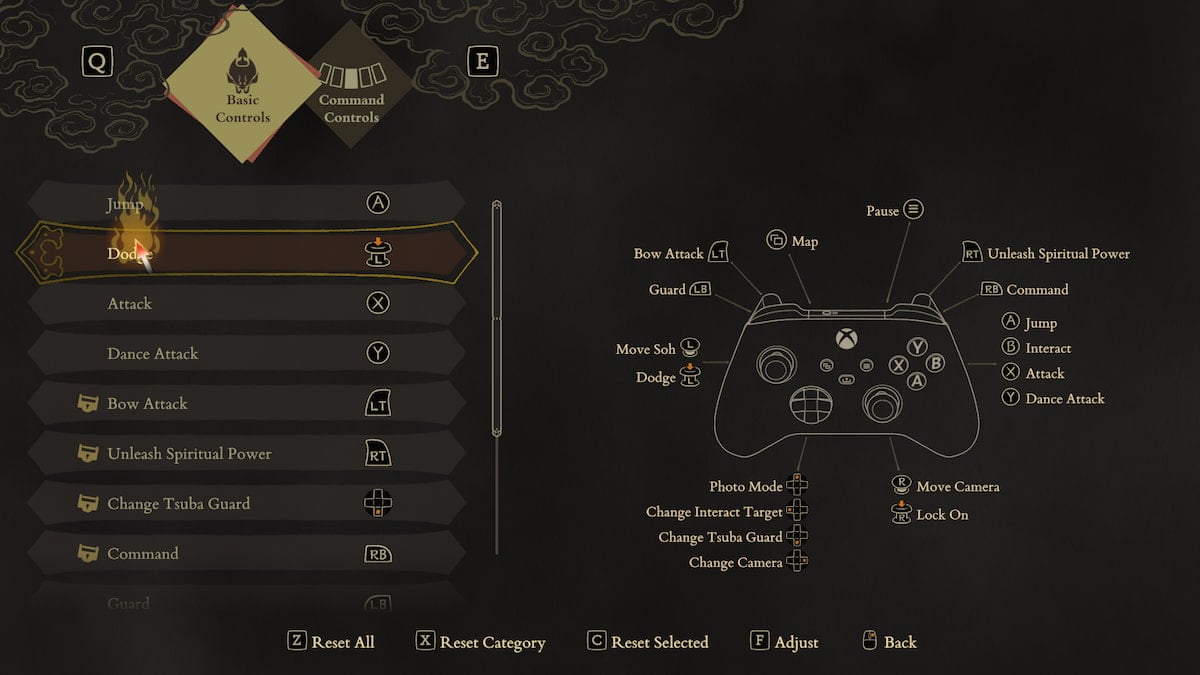
Task: Pick the Dance Attack binding row
Action: [247, 353]
